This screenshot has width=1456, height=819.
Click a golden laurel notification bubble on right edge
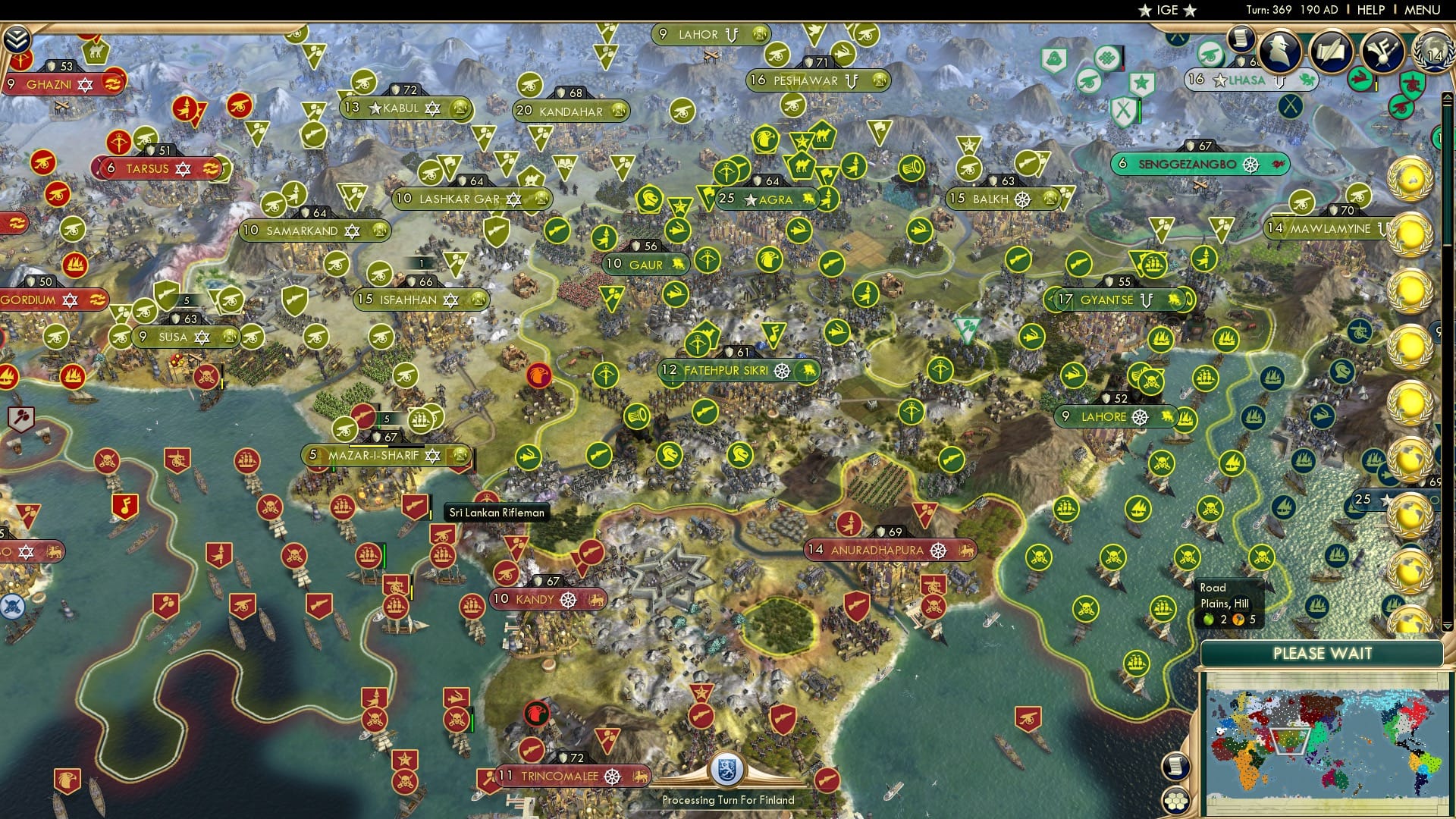pyautogui.click(x=1410, y=179)
